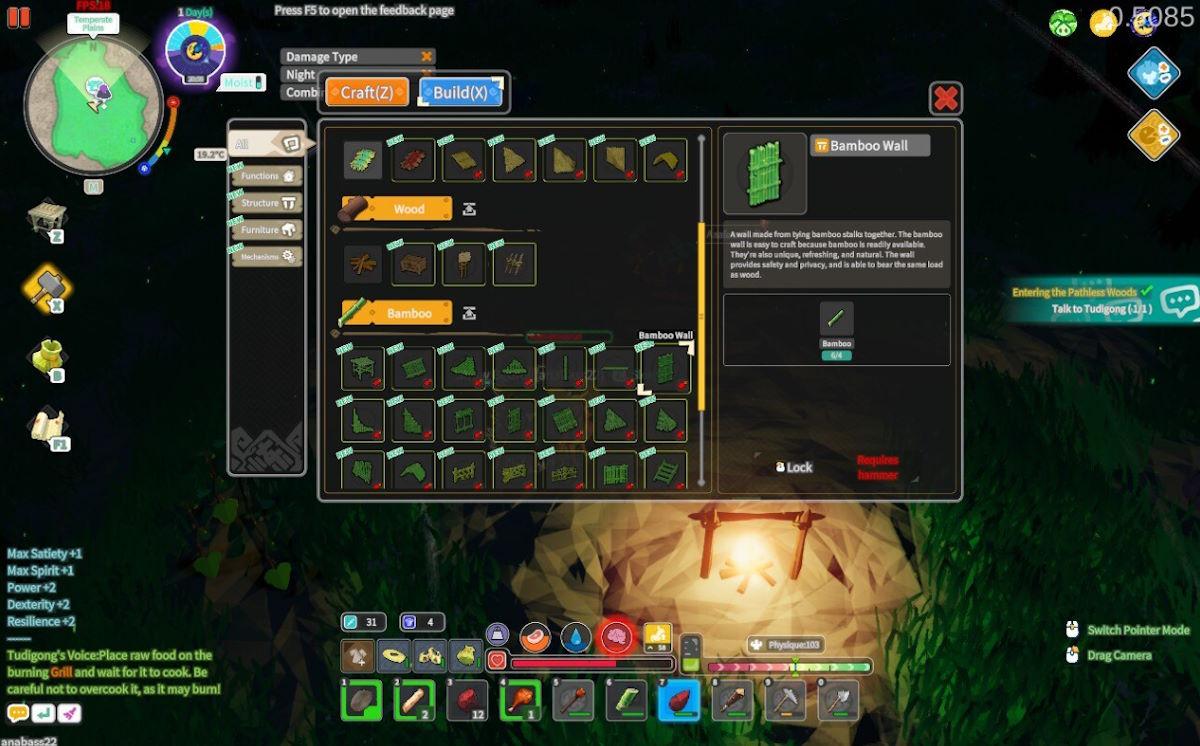This screenshot has height=746, width=1200.
Task: Open the circular minimap
Action: tap(93, 105)
